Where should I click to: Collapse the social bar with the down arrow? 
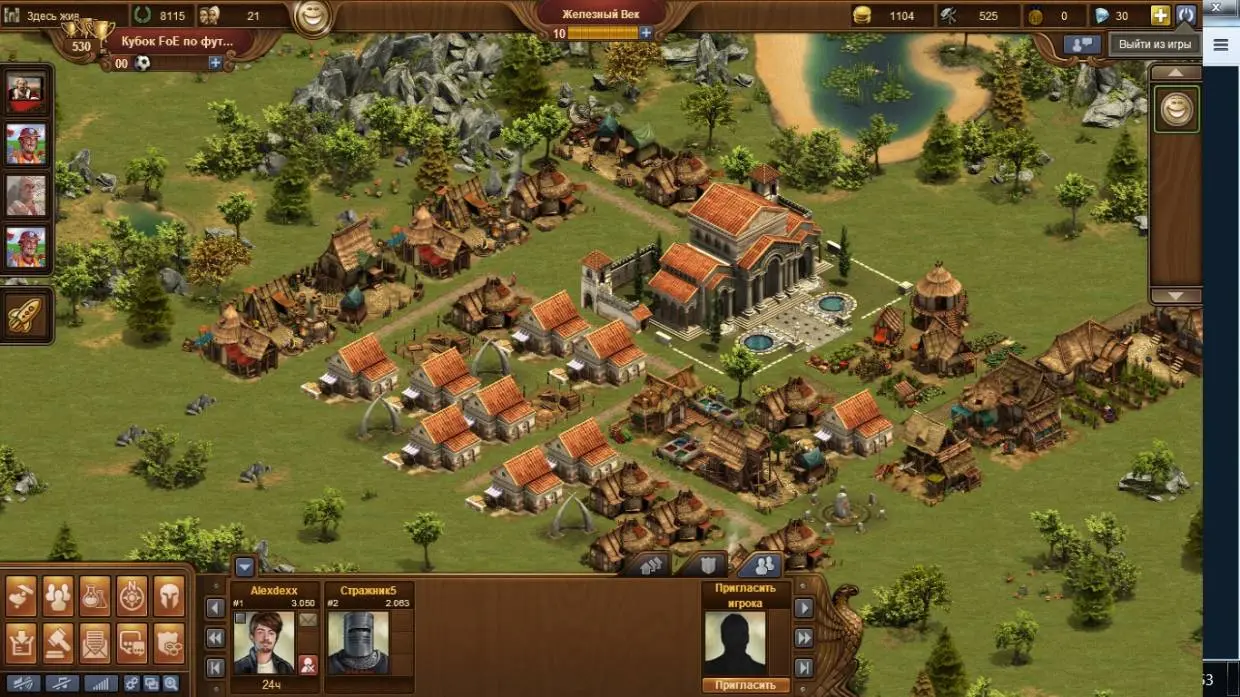[x=245, y=567]
